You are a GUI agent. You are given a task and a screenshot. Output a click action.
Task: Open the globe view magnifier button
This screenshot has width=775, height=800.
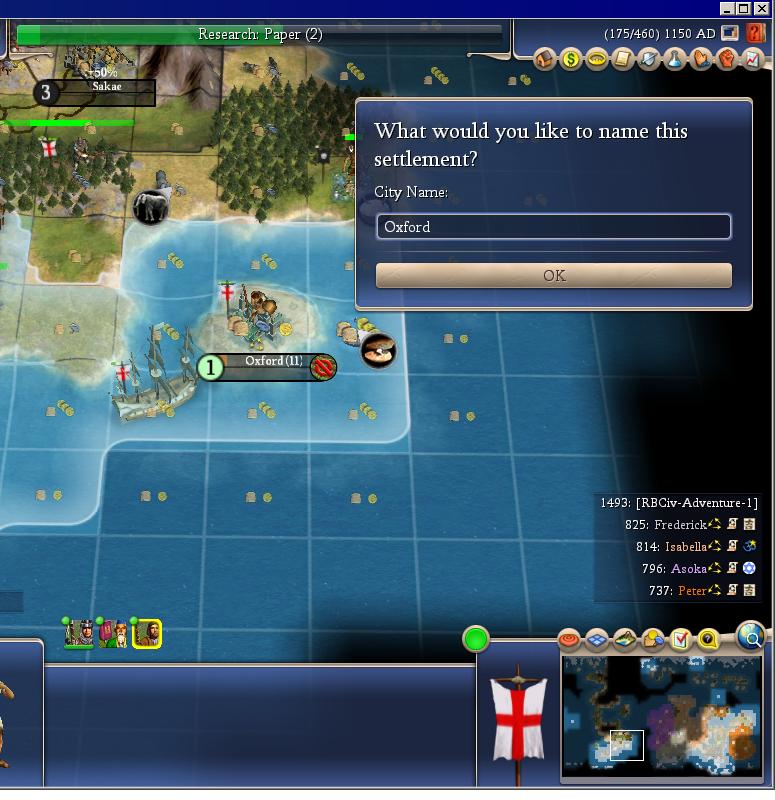(x=750, y=634)
